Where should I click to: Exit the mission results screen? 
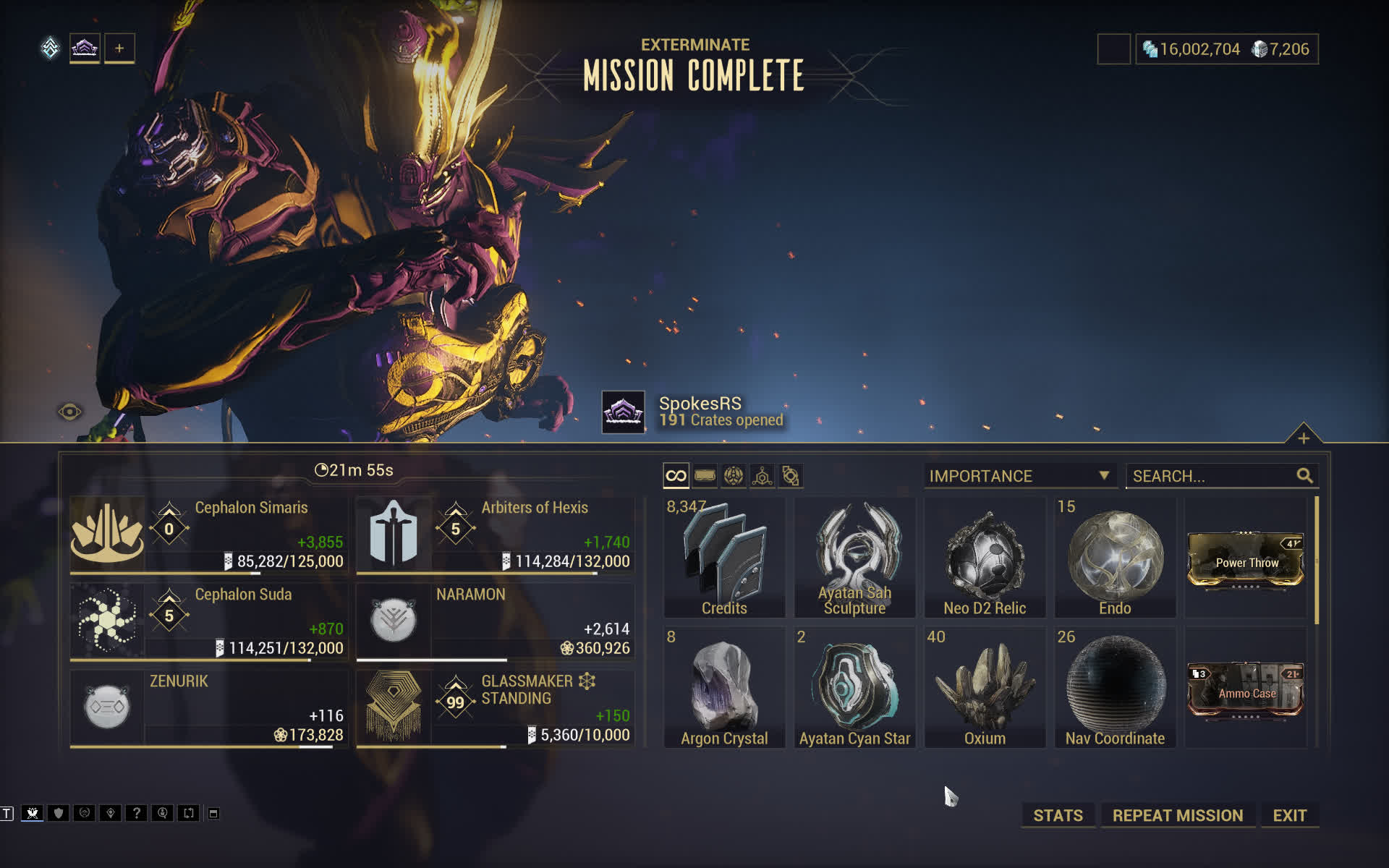[x=1289, y=815]
